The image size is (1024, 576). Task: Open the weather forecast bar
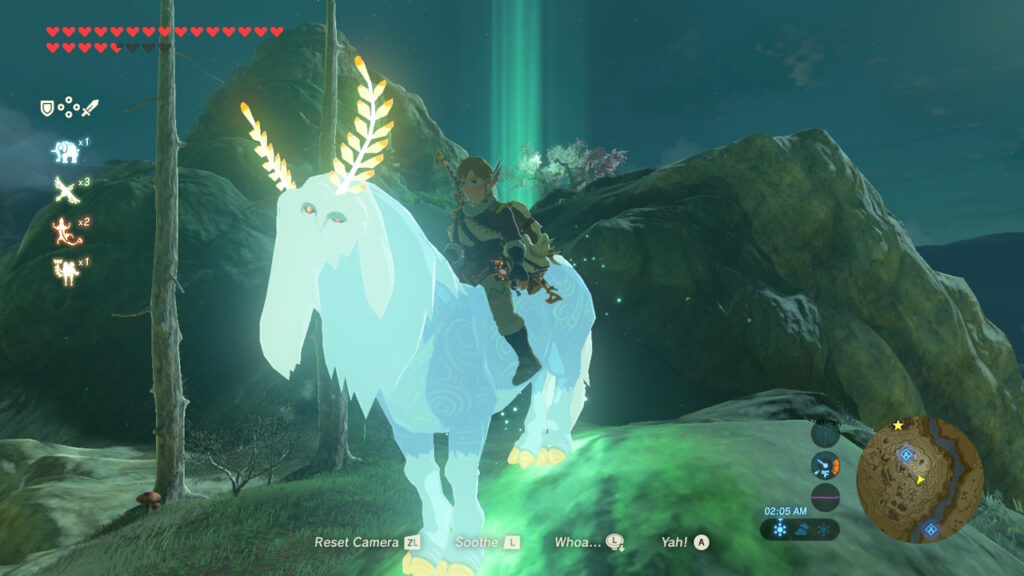(x=800, y=529)
